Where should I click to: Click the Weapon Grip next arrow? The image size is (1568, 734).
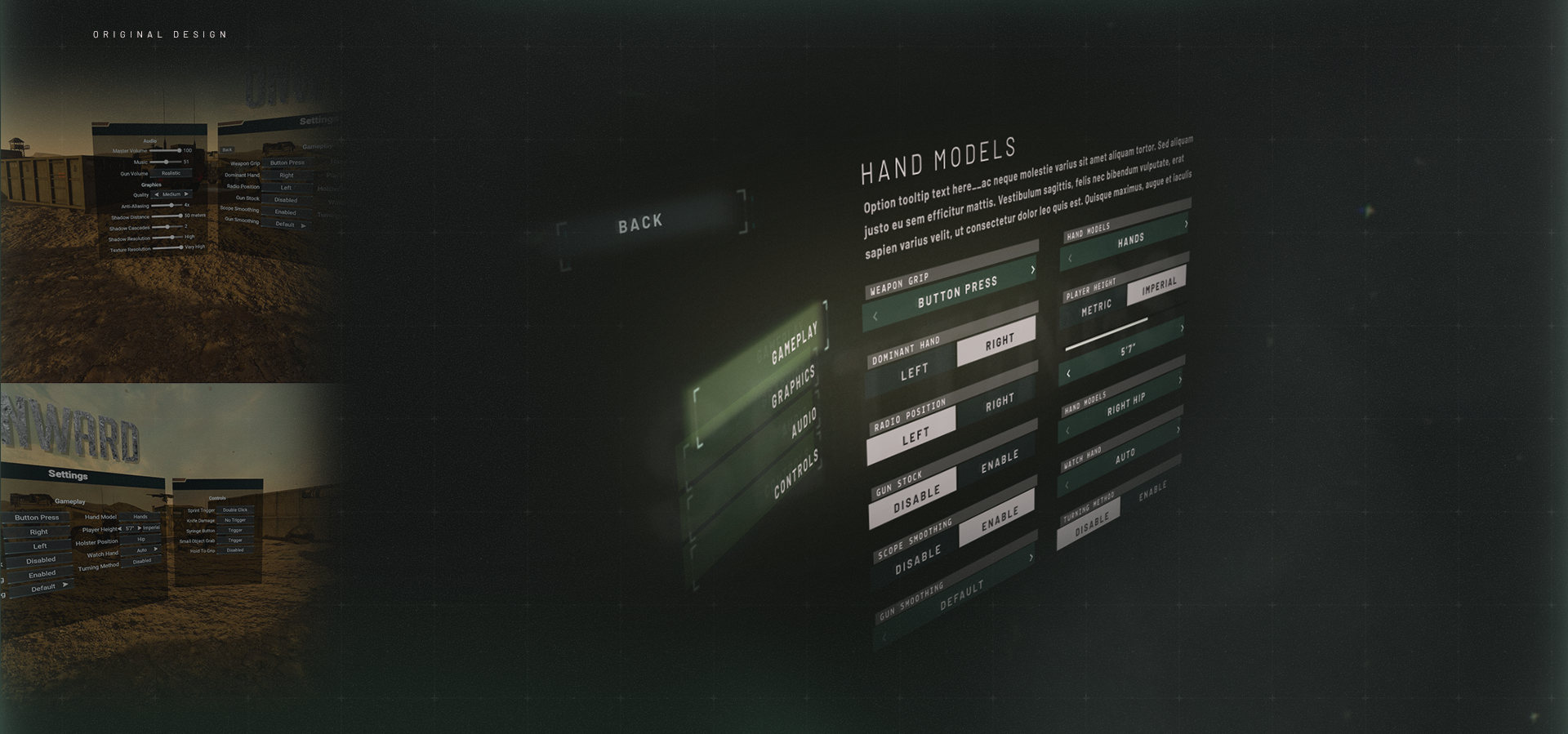click(1032, 270)
